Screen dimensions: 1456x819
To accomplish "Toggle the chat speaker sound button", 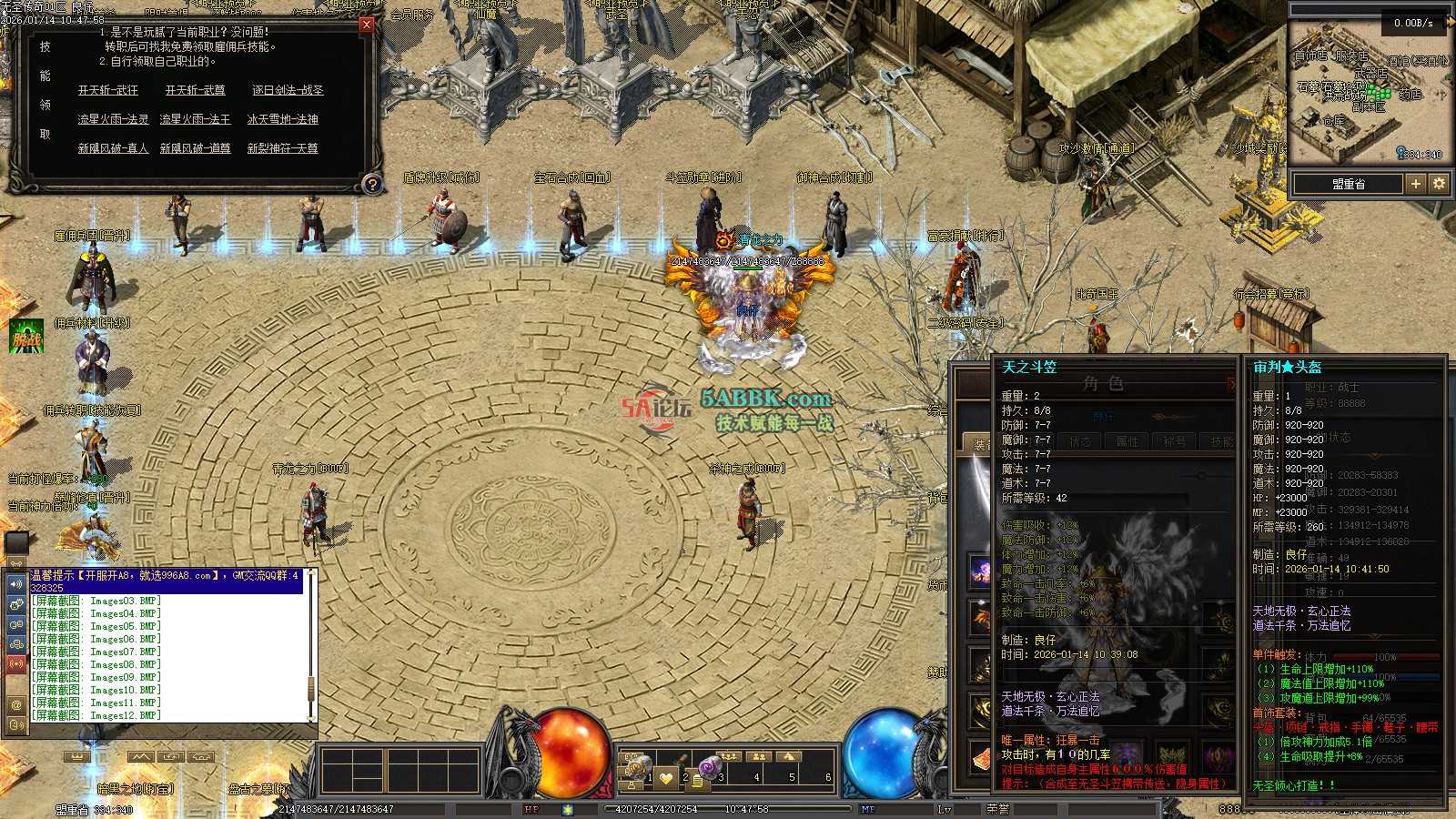I will [x=16, y=584].
